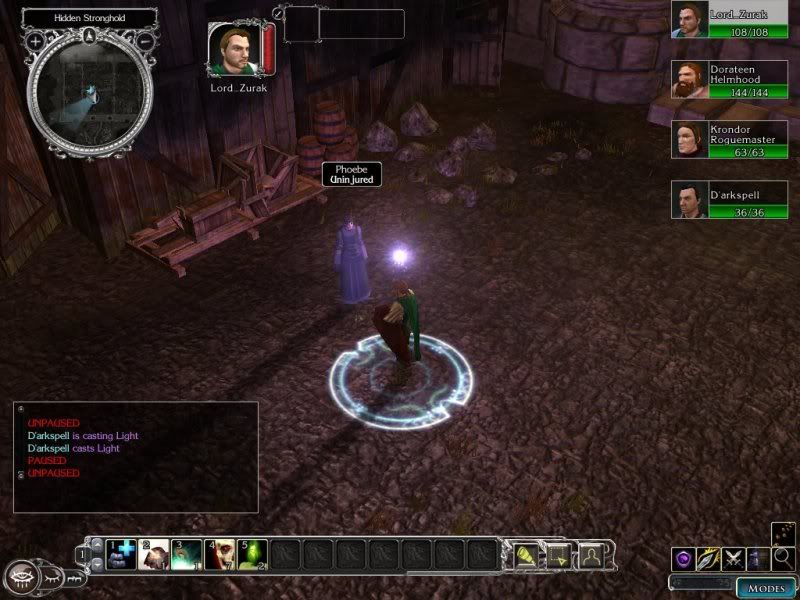Open the Modes panel
Viewport: 800px width, 600px height.
click(x=764, y=587)
